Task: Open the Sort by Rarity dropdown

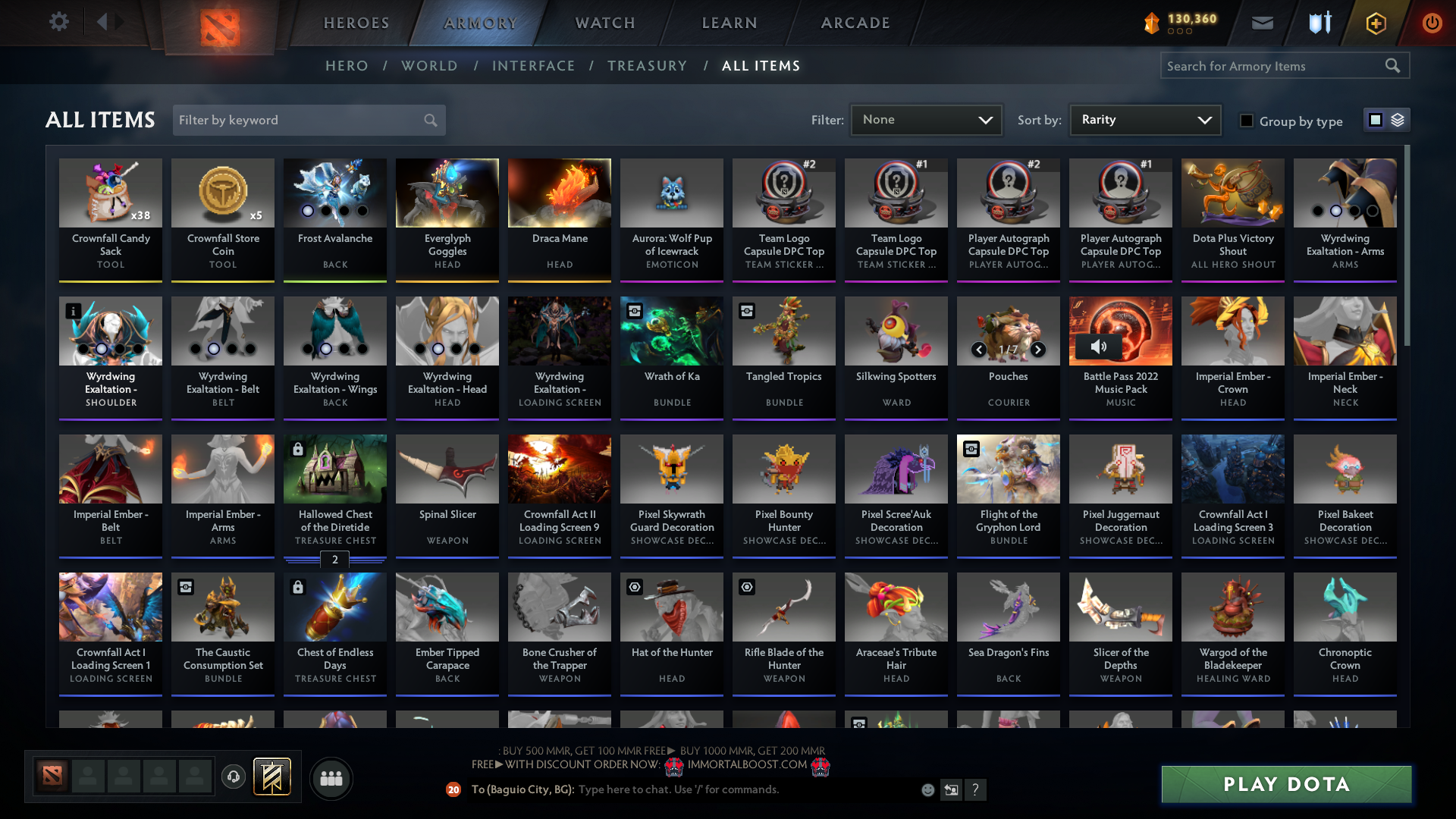Action: [1144, 119]
